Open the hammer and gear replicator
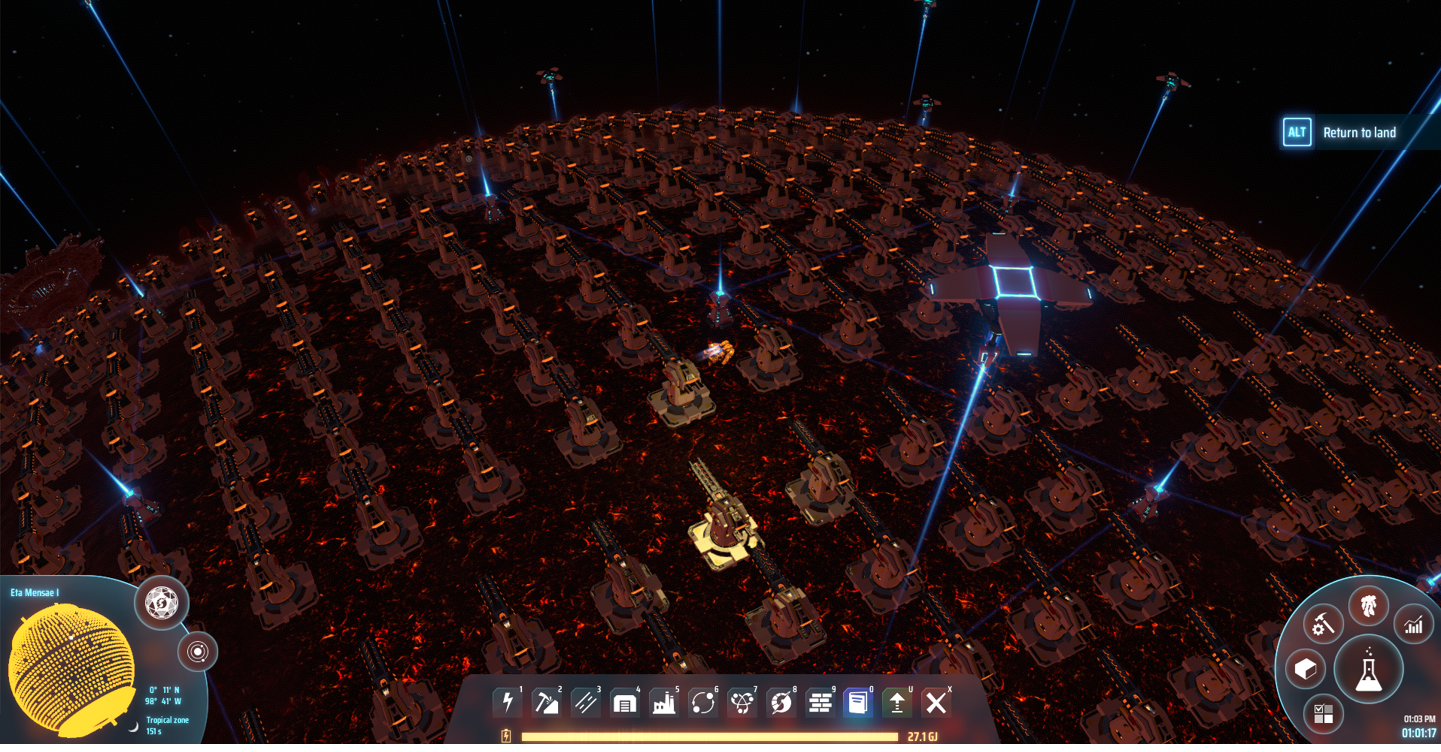This screenshot has width=1441, height=752. click(1322, 625)
